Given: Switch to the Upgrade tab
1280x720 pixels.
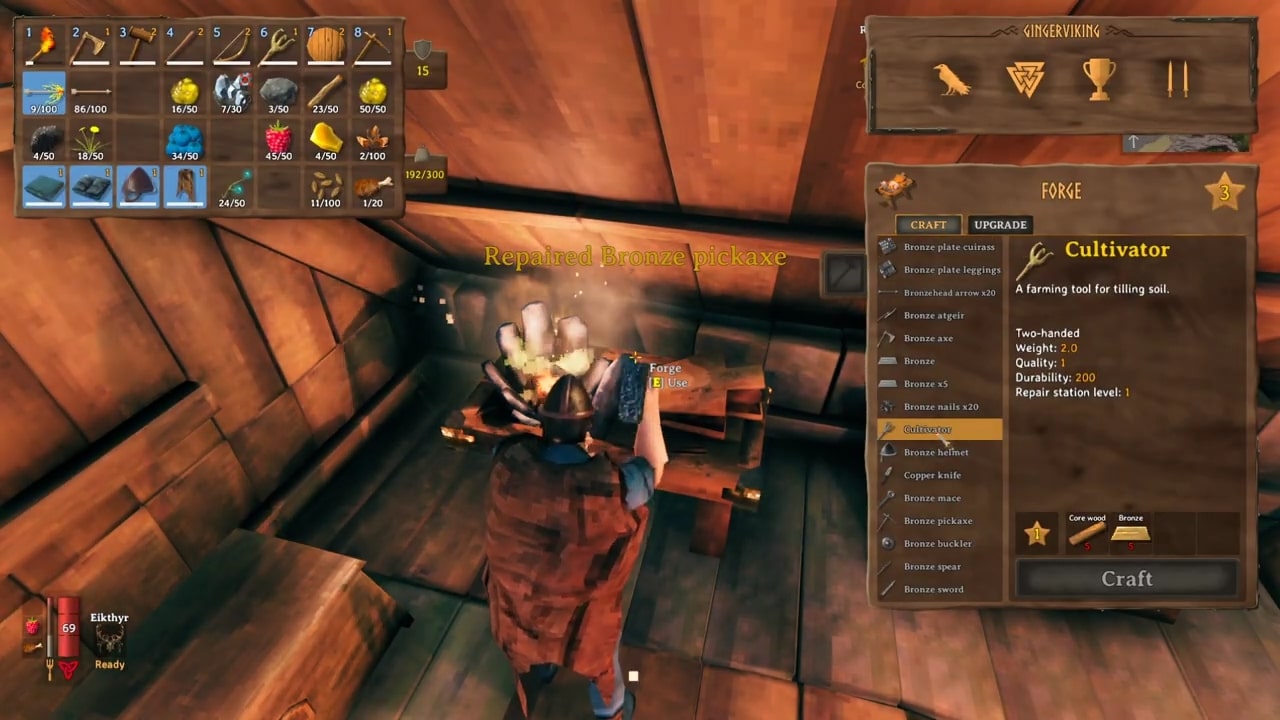Looking at the screenshot, I should (x=1000, y=225).
